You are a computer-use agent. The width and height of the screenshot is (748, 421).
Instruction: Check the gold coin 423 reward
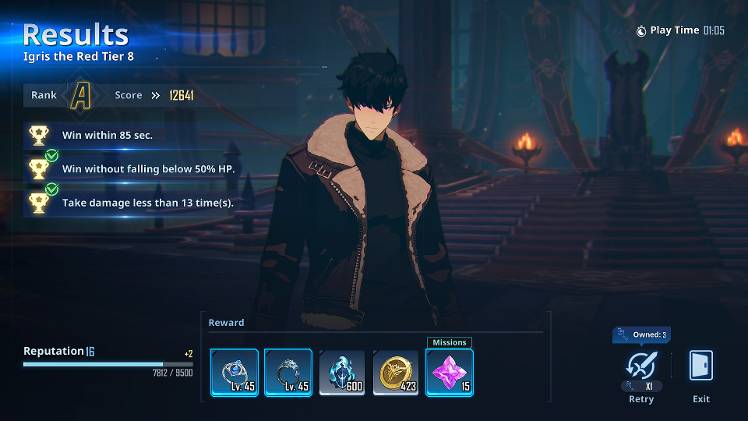(x=396, y=372)
